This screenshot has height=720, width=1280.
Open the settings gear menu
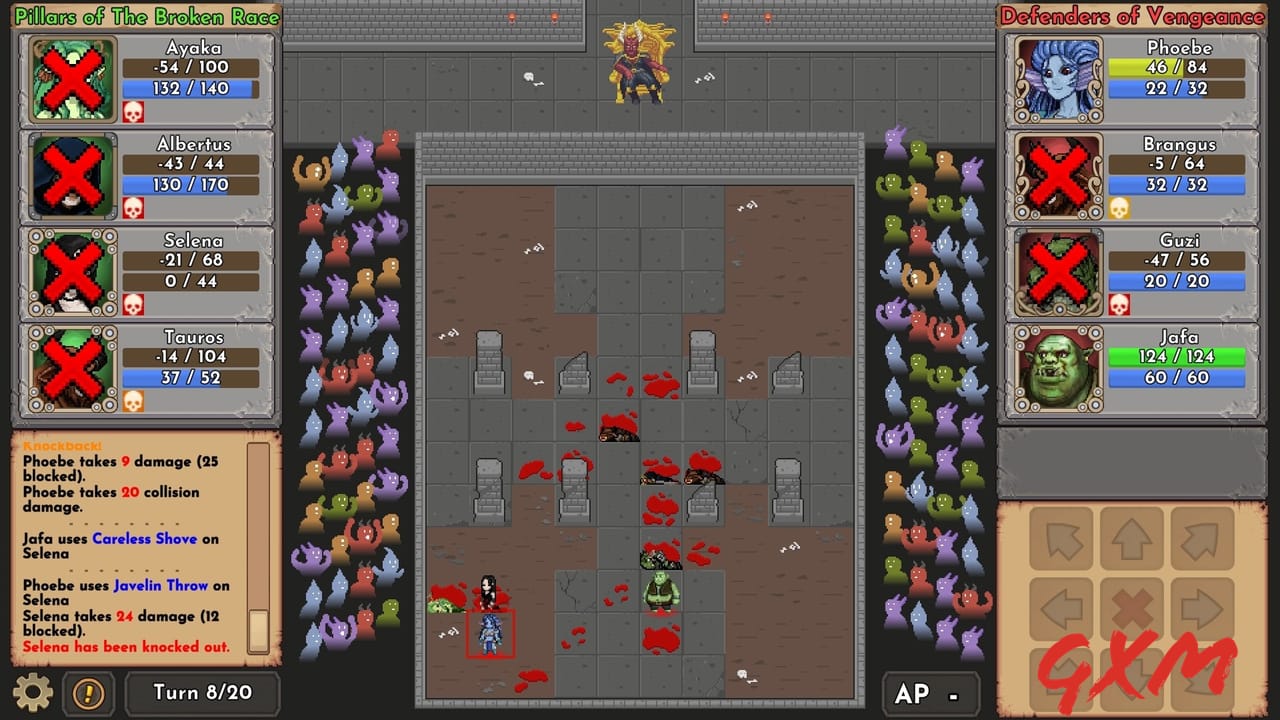tap(33, 693)
